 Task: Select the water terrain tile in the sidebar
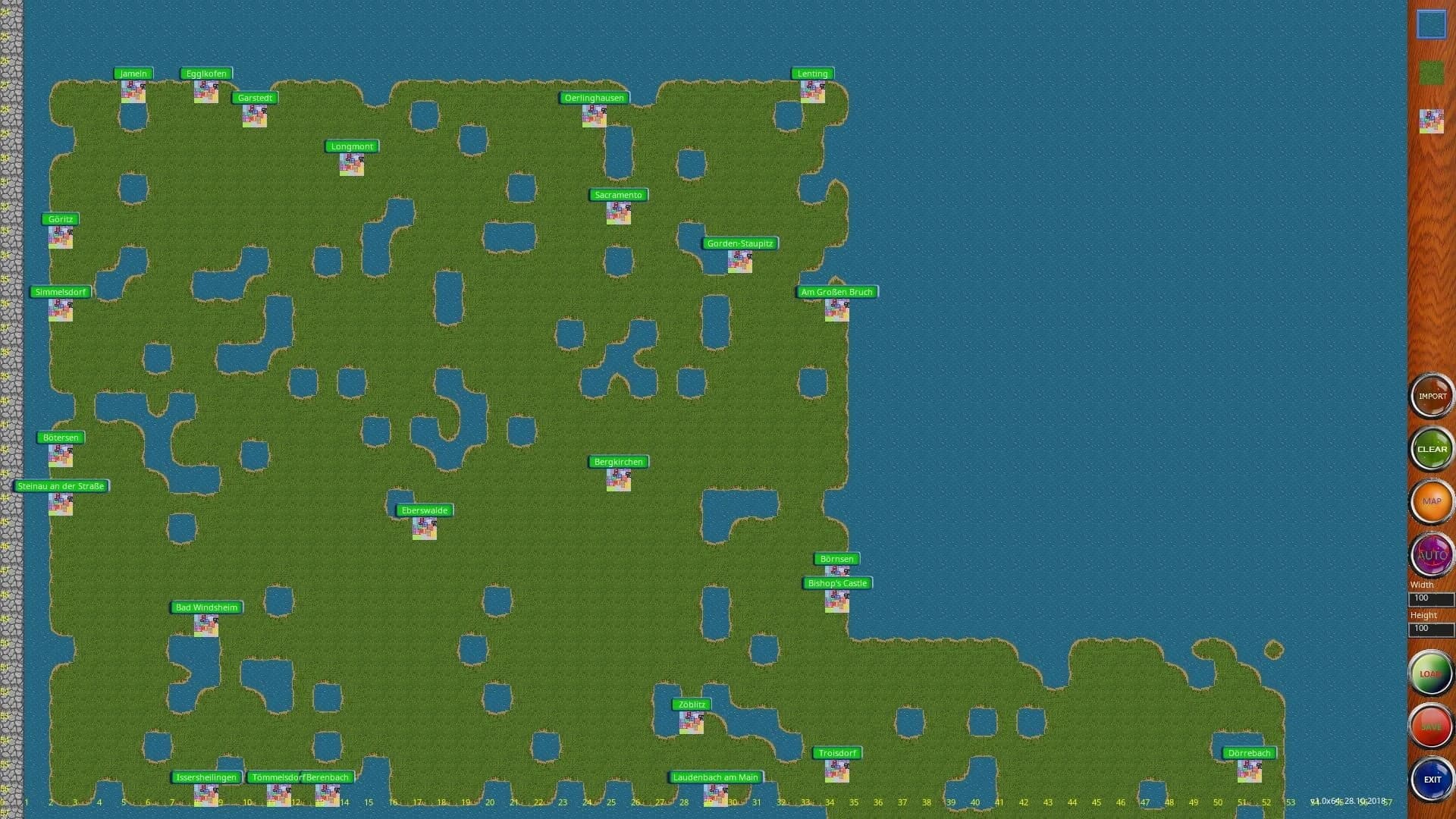tap(1431, 24)
